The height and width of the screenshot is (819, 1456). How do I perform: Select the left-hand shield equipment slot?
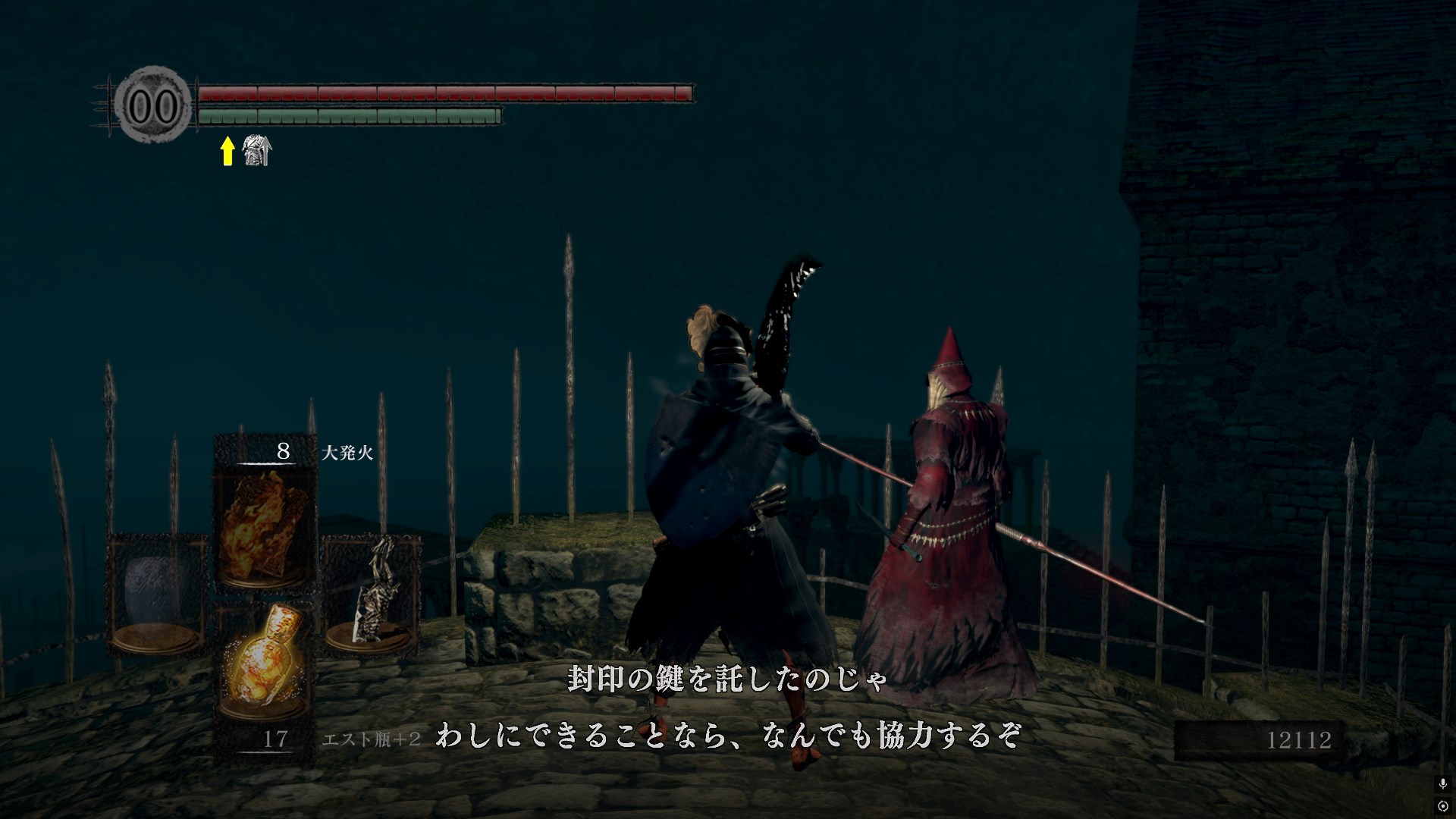tap(157, 594)
